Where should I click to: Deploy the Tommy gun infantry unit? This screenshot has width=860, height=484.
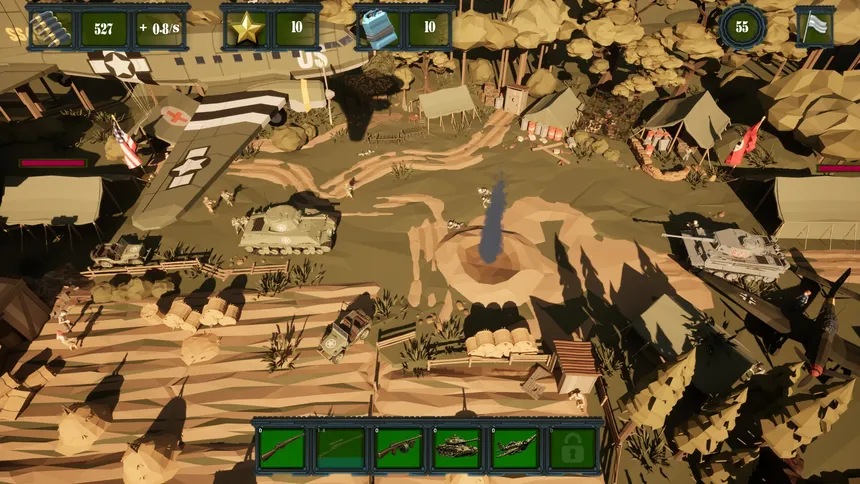(x=398, y=447)
